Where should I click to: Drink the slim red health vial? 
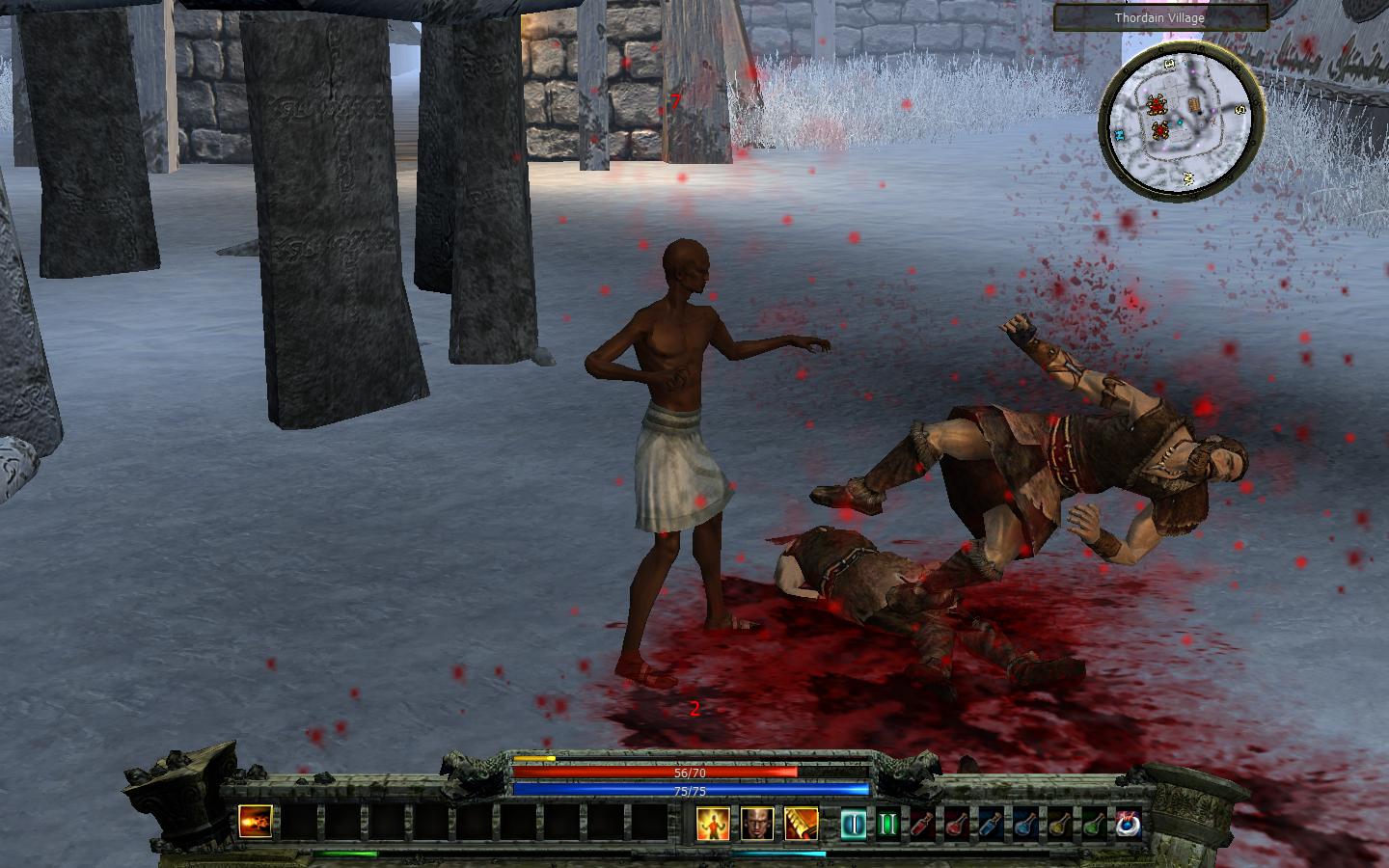click(x=922, y=824)
